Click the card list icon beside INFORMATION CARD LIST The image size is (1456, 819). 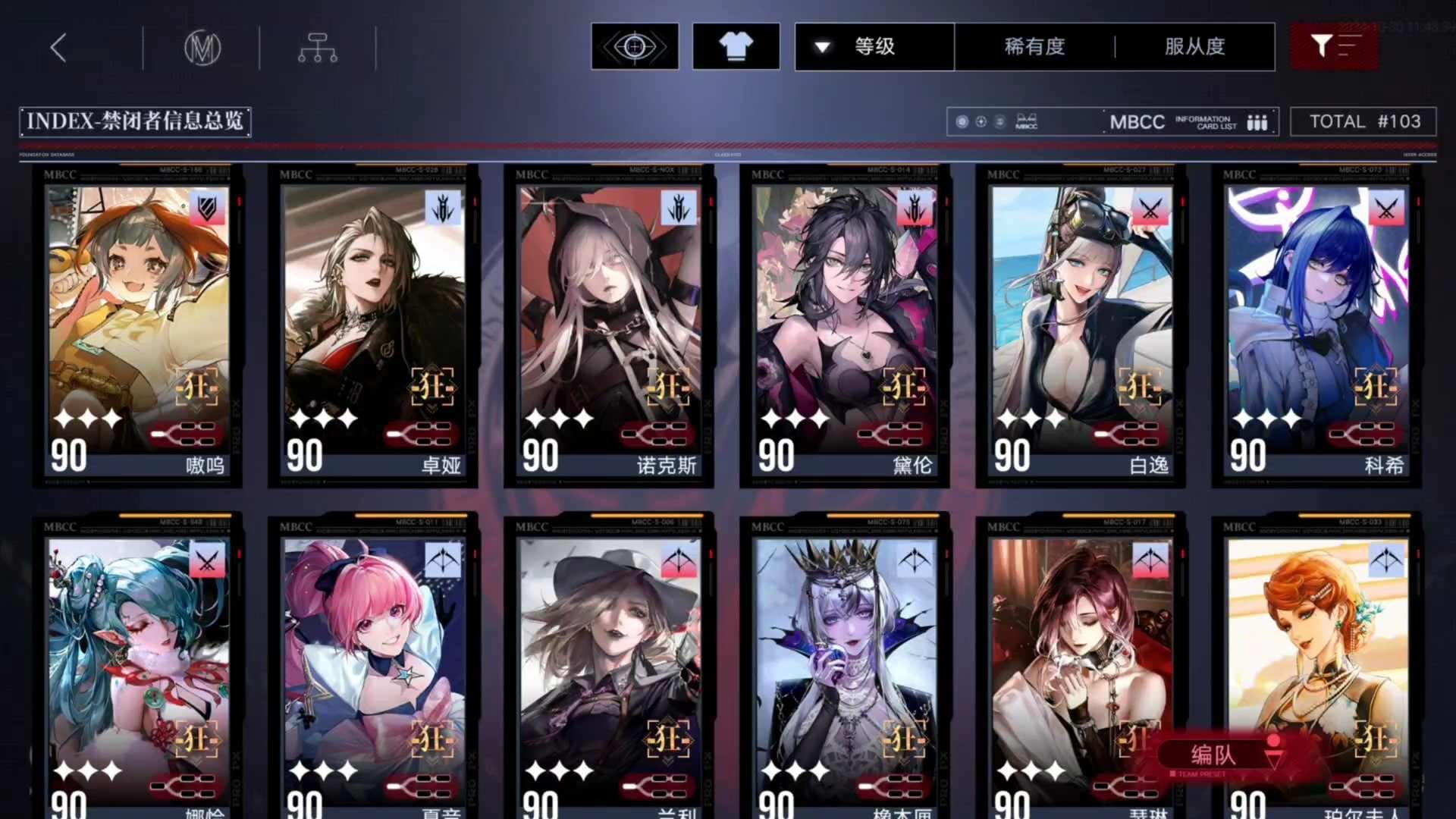tap(1258, 121)
